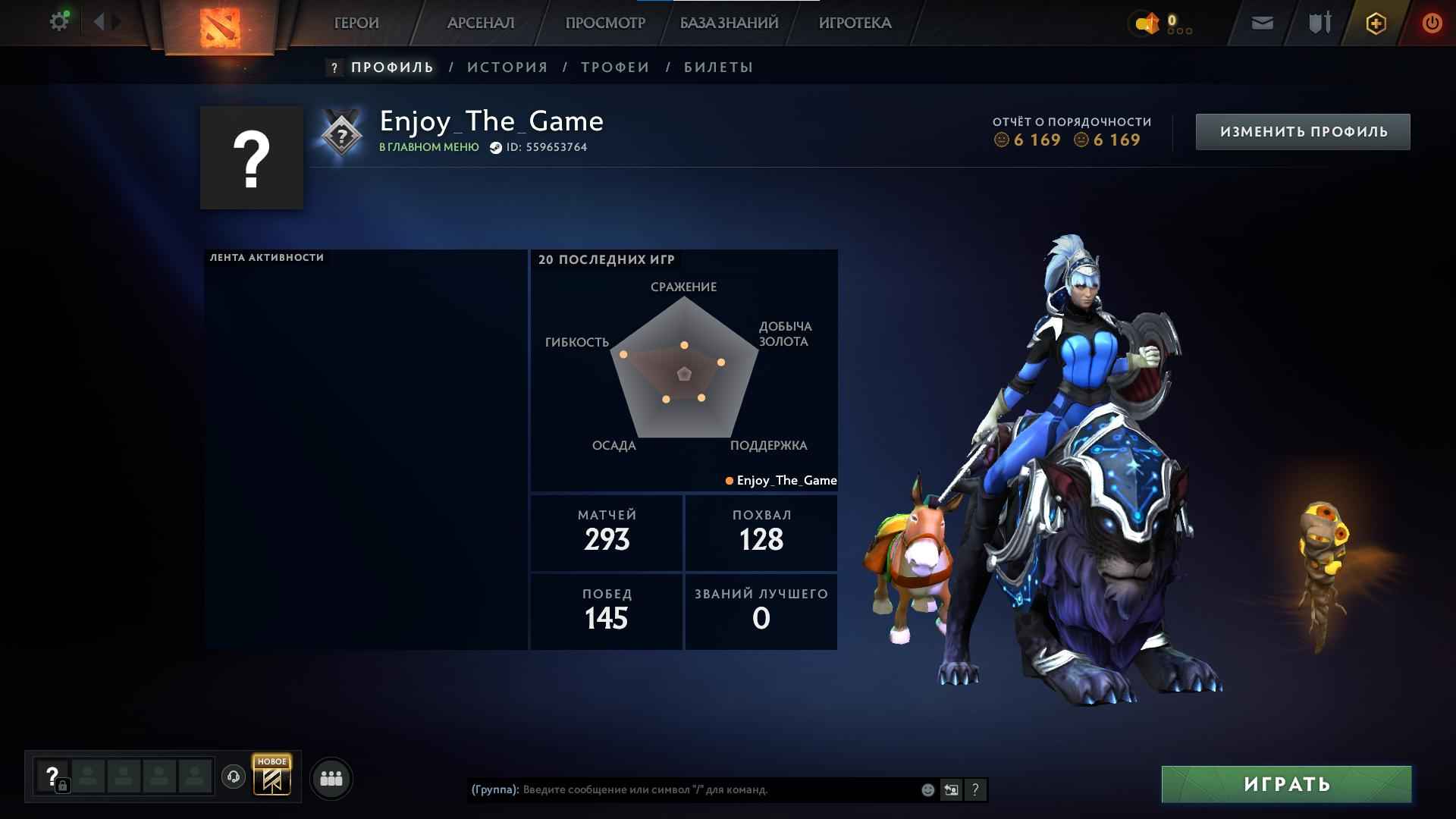Switch to the ТРОФЕИ tab
Image resolution: width=1456 pixels, height=819 pixels.
614,67
